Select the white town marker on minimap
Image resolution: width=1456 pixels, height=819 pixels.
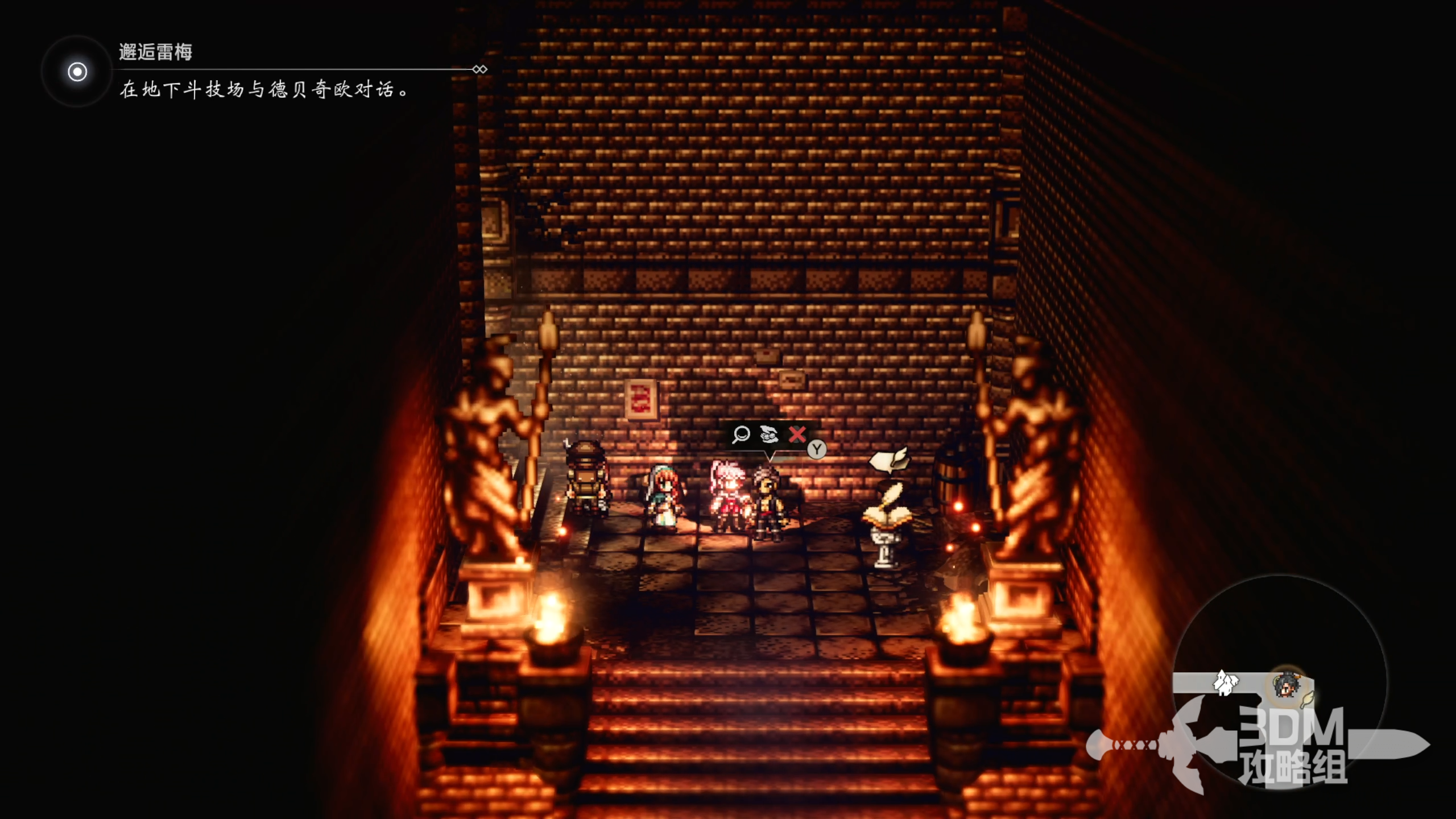pyautogui.click(x=1226, y=682)
